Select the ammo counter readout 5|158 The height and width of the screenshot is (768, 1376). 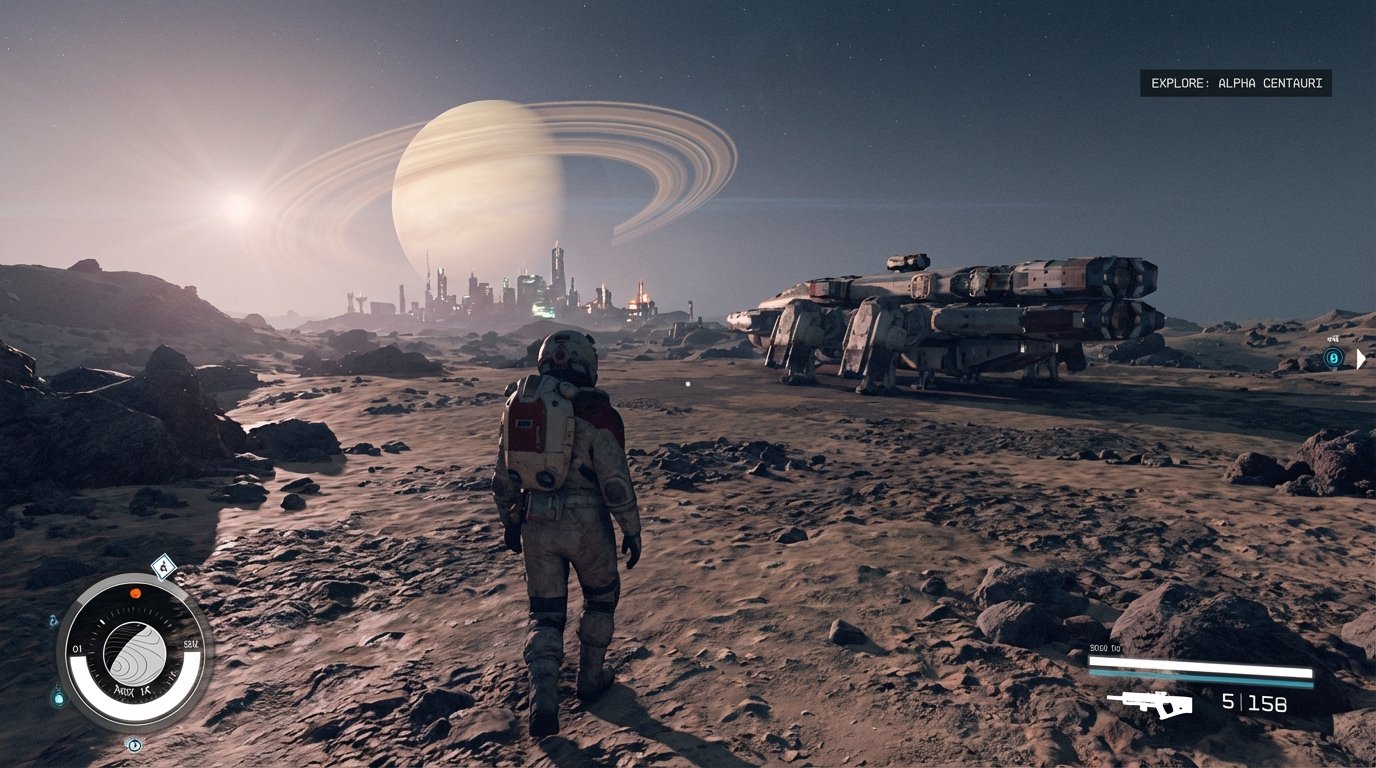point(1253,704)
